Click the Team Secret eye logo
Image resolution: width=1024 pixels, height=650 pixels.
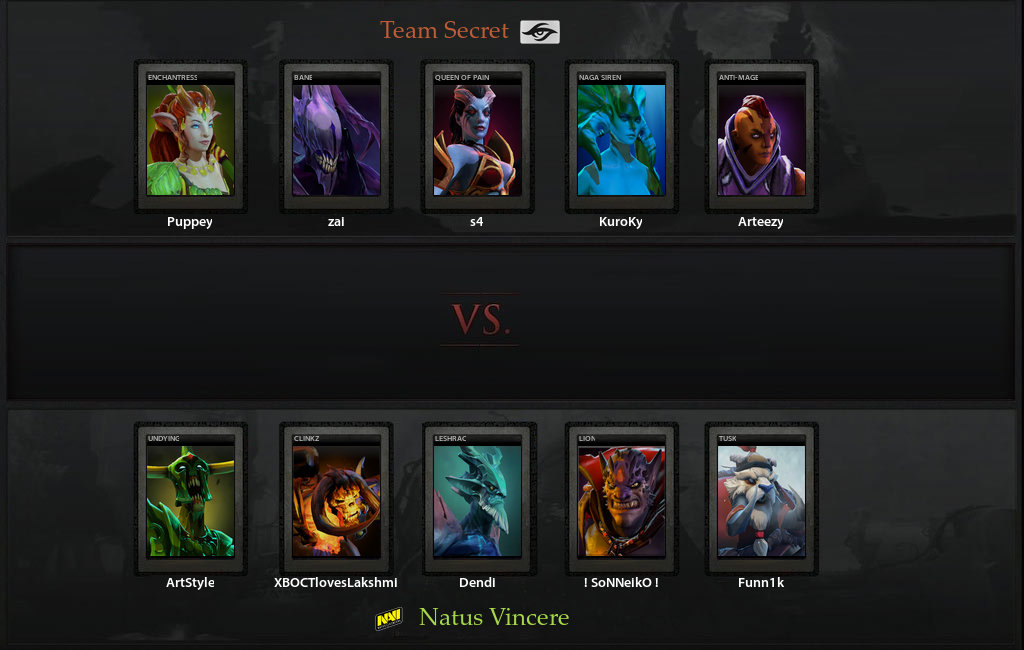pos(540,32)
